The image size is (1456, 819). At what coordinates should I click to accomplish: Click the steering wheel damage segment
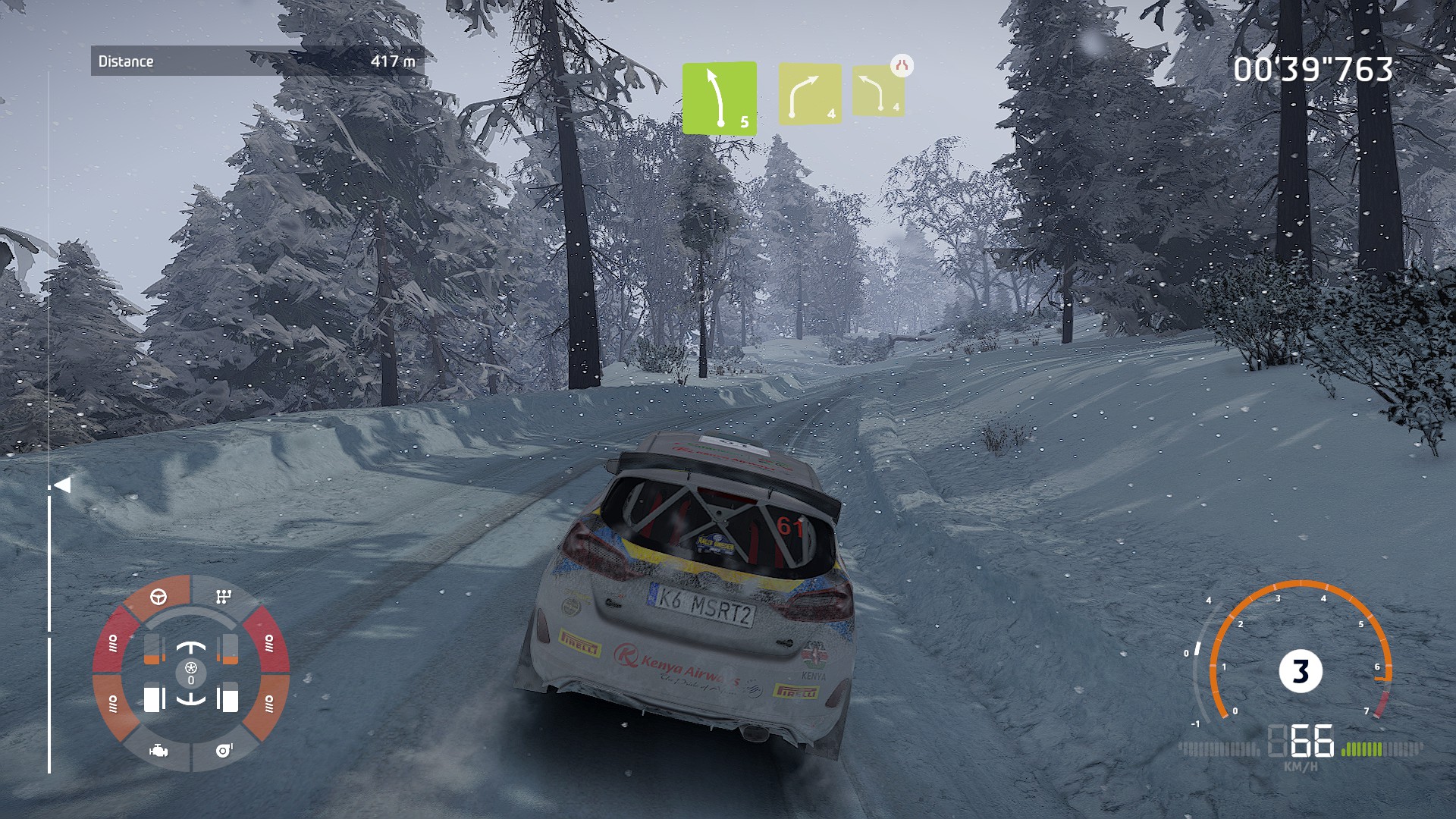coord(158,597)
